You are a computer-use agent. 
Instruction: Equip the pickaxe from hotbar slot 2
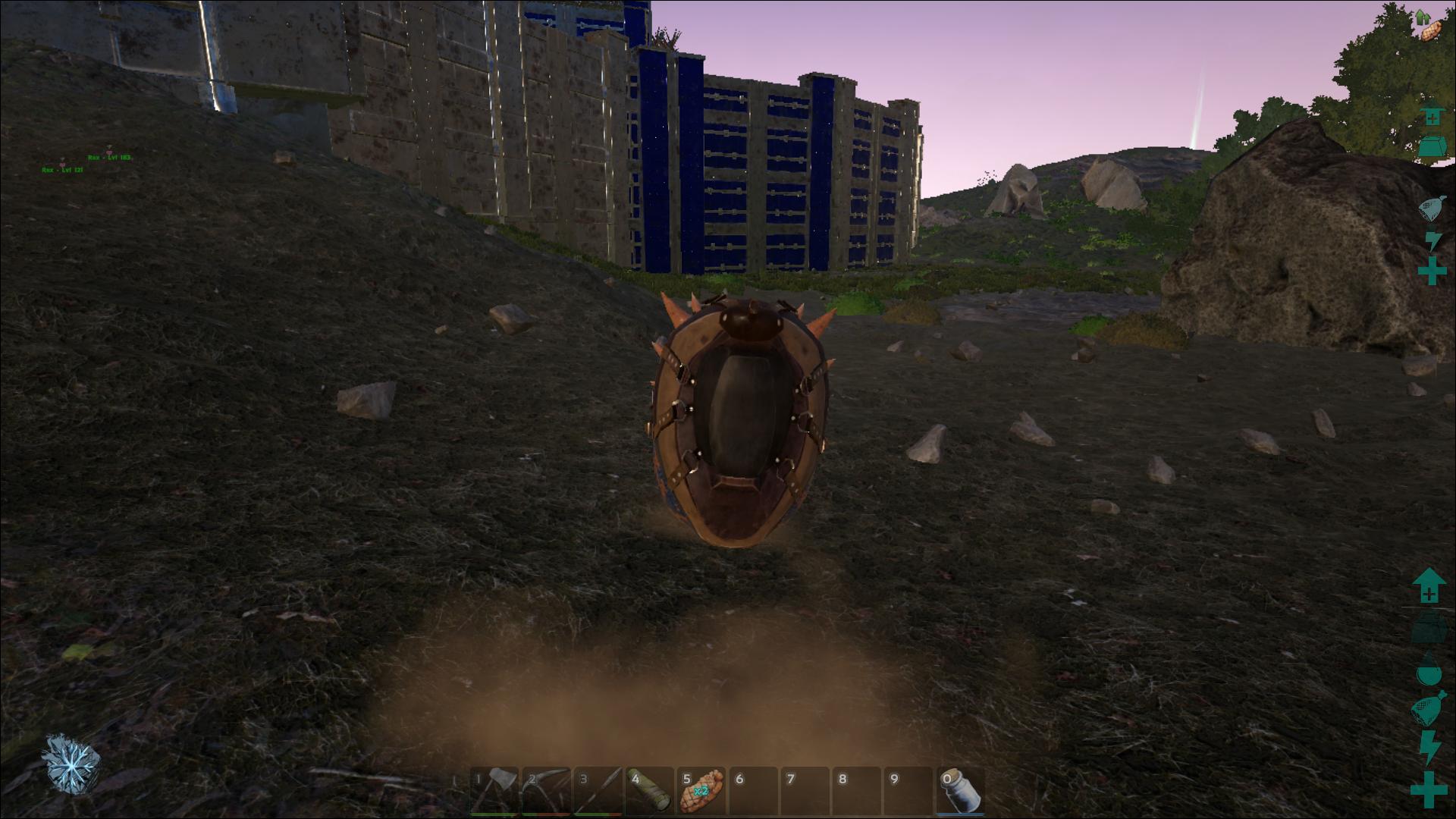point(546,791)
